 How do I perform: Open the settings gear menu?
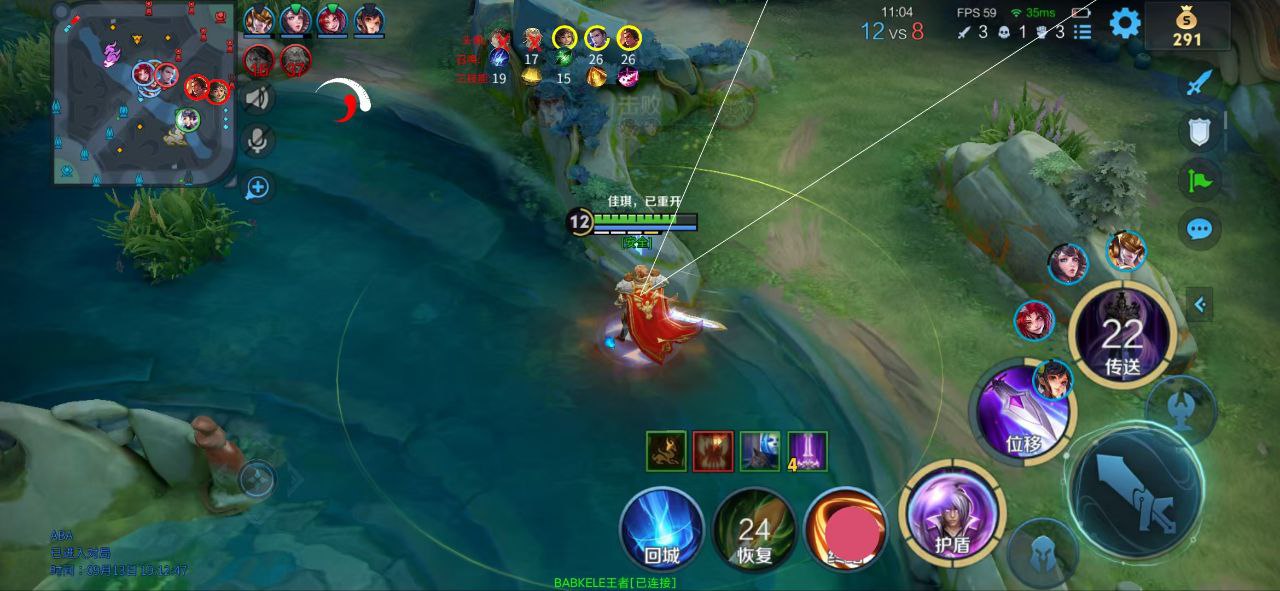coord(1125,22)
